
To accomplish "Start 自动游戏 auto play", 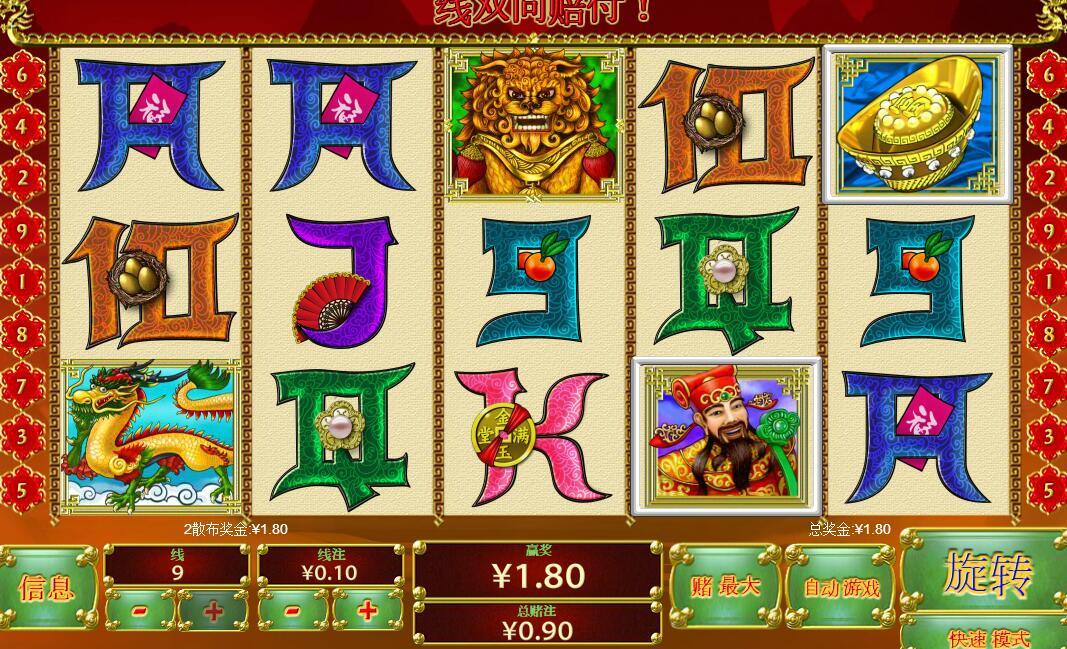I will (841, 586).
